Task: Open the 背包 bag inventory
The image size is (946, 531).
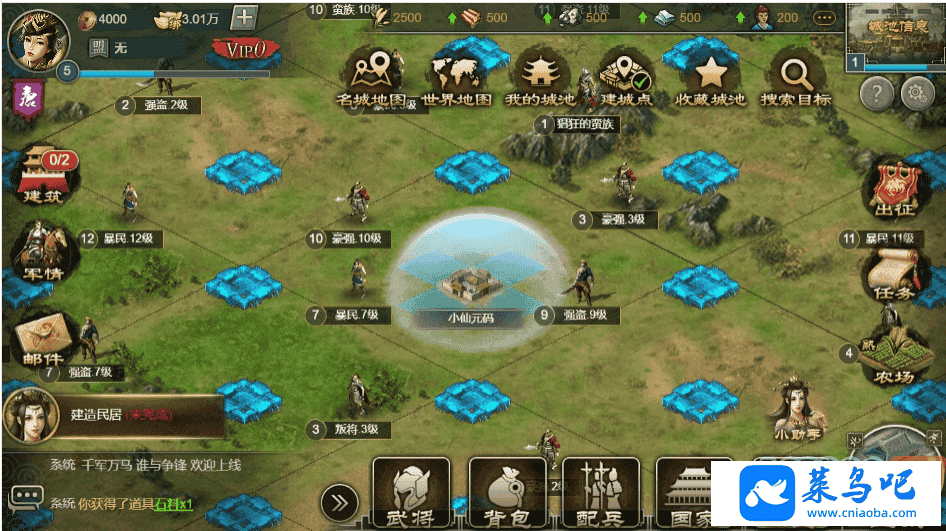Action: tap(507, 493)
